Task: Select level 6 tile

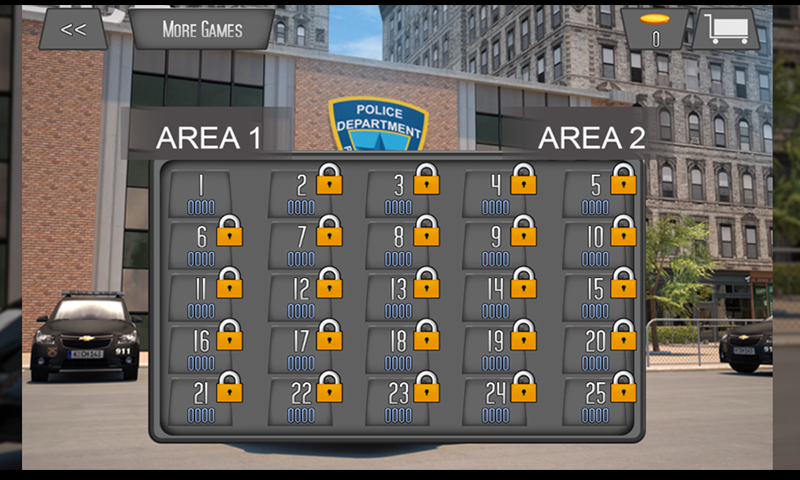Action: coord(202,245)
